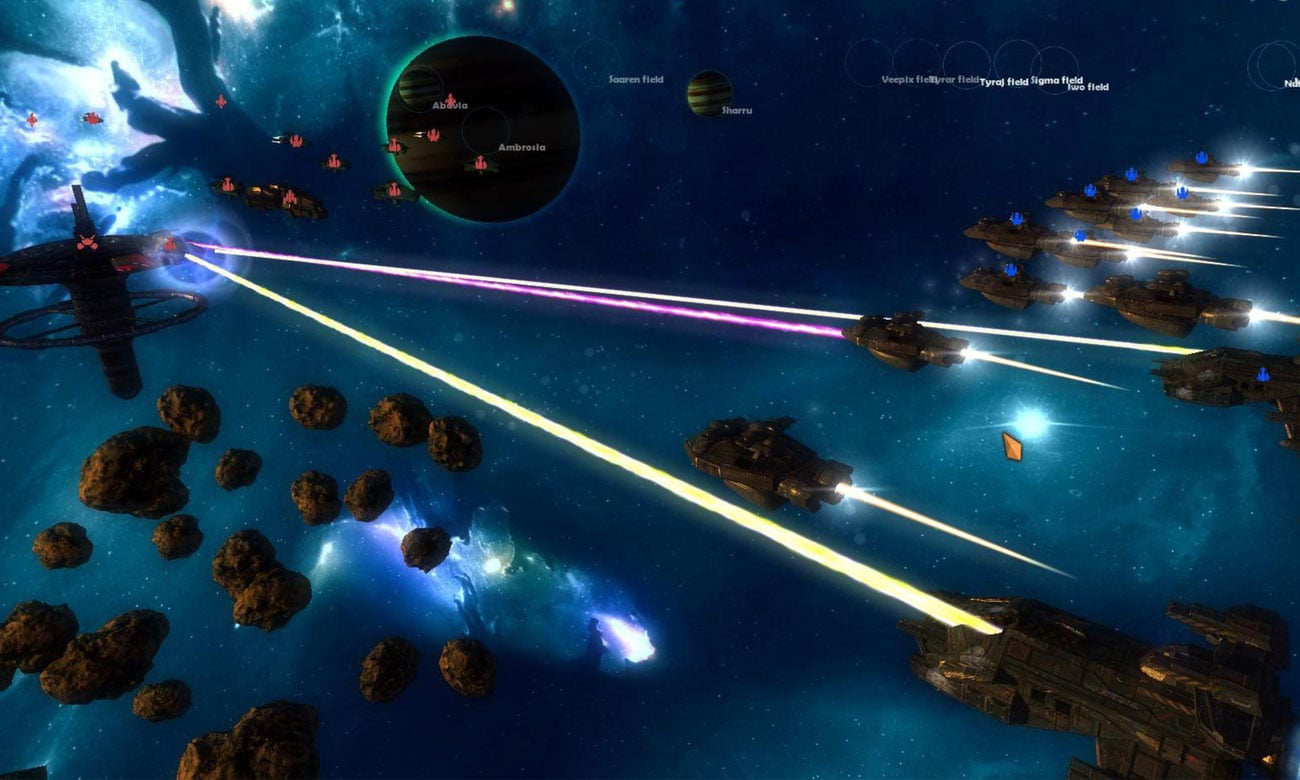The height and width of the screenshot is (780, 1300).
Task: Choose the Sigma field label
Action: [1056, 80]
